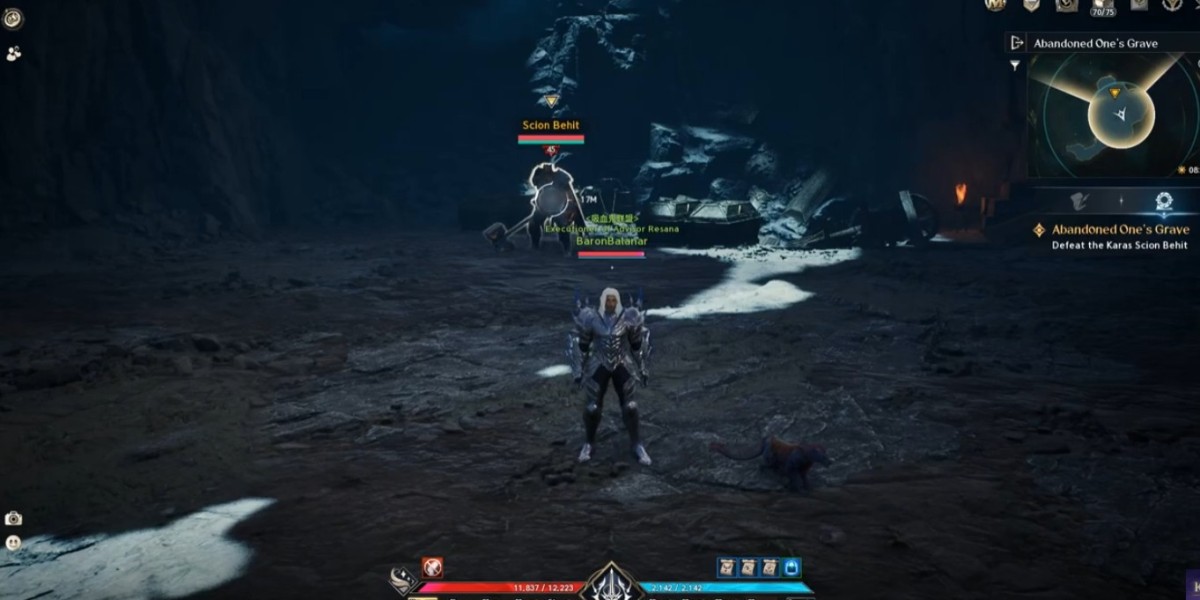Open the gold M coin menu icon
The width and height of the screenshot is (1200, 600).
coord(994,5)
